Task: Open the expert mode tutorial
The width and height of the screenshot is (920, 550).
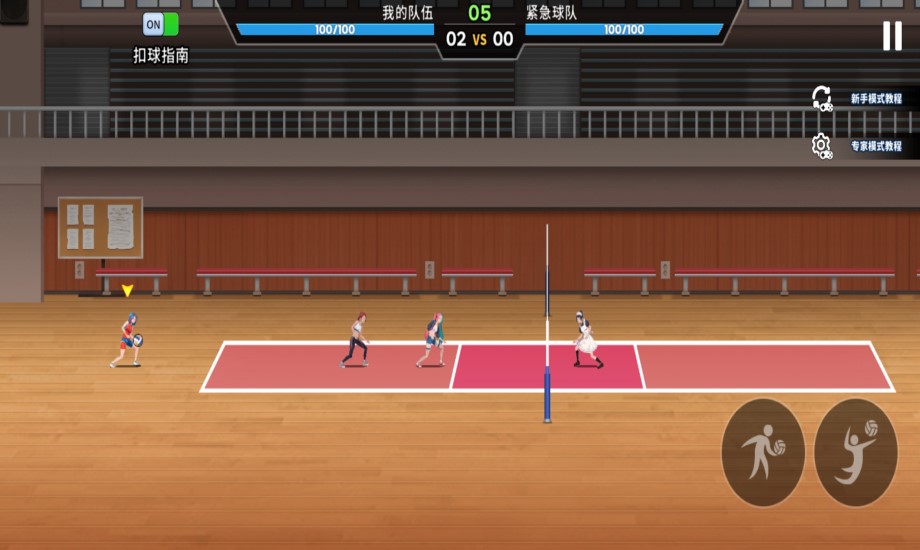Action: pyautogui.click(x=865, y=146)
